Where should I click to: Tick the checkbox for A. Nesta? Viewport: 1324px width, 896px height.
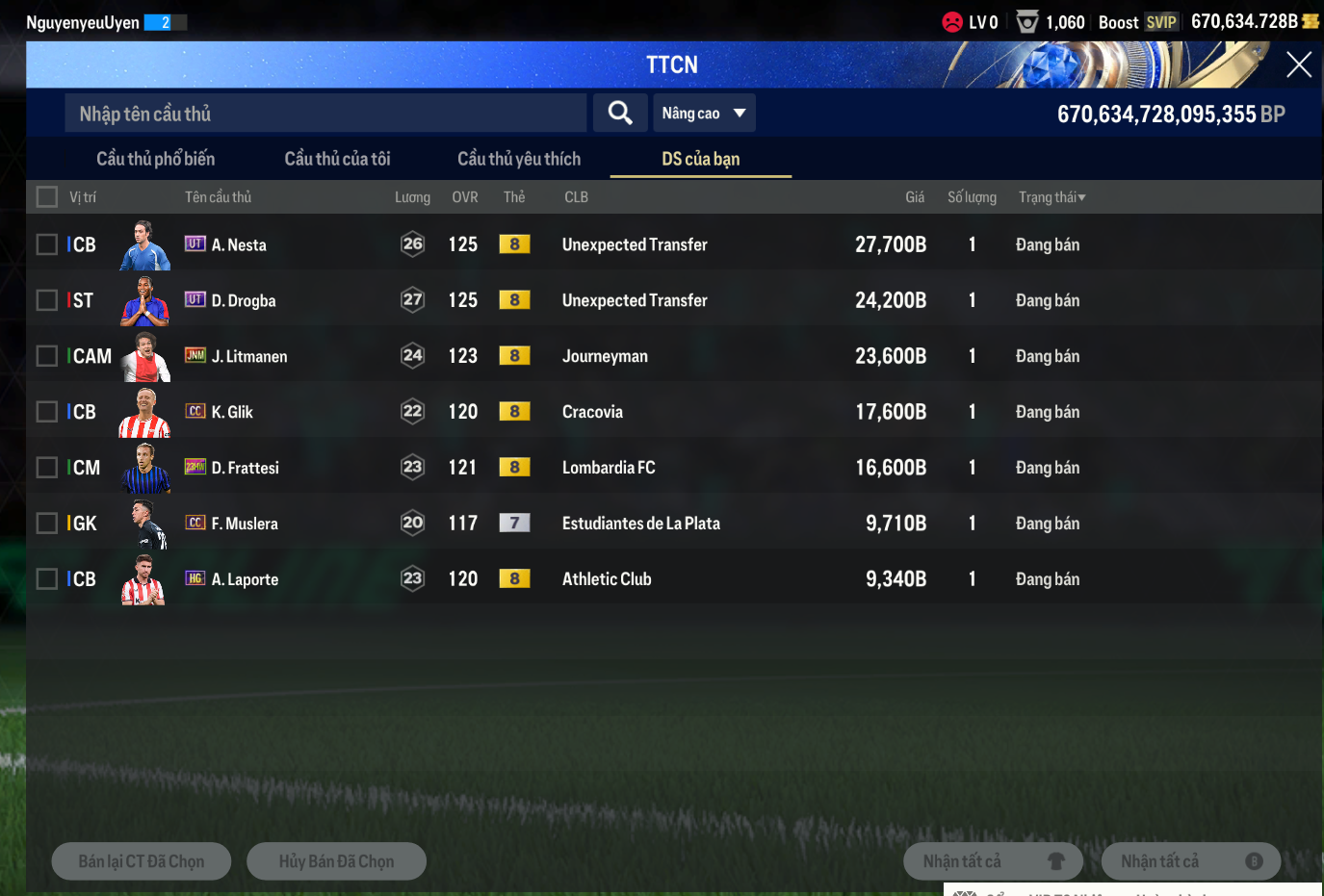(46, 244)
